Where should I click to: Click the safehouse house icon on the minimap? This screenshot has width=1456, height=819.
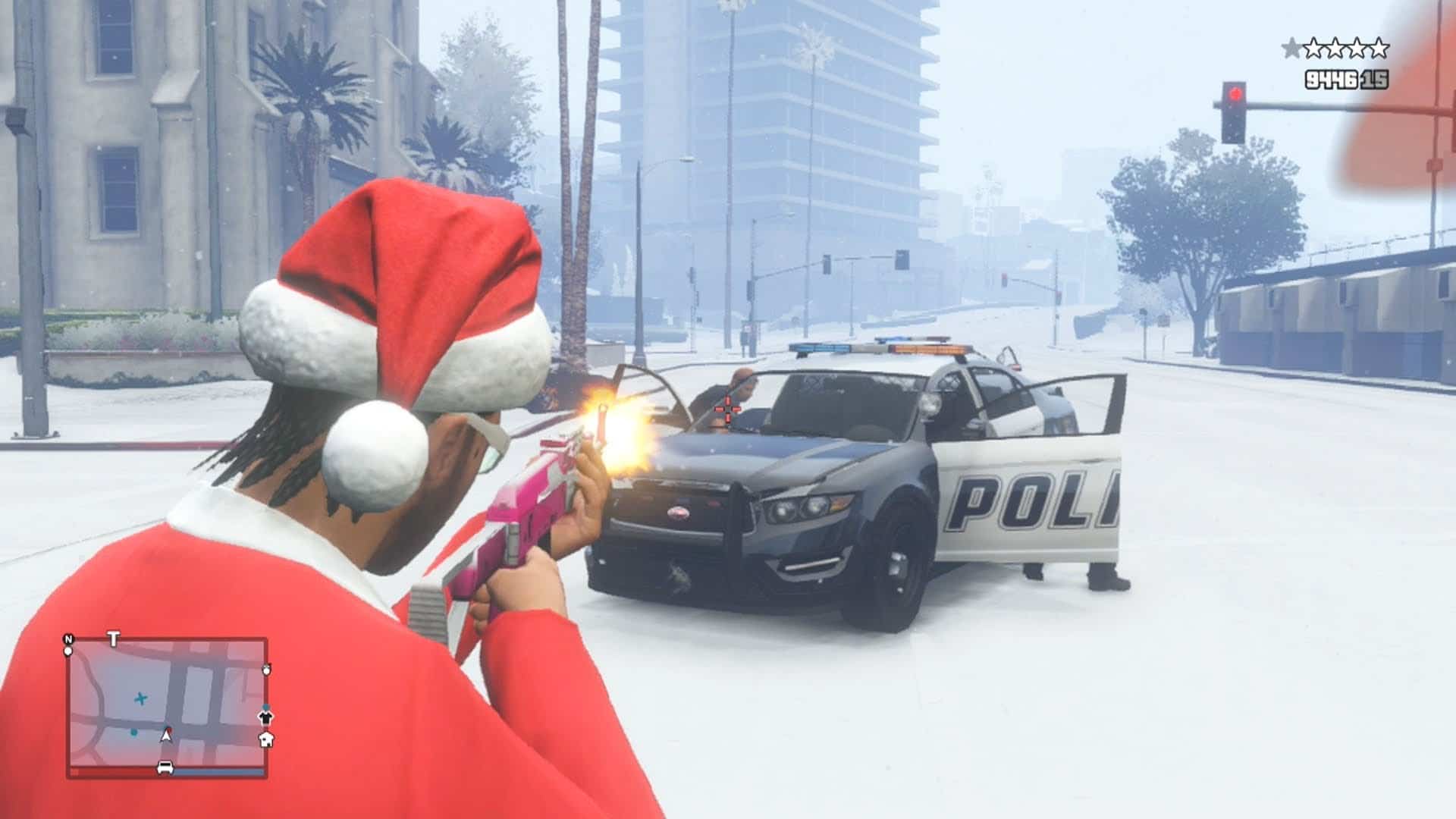pyautogui.click(x=267, y=739)
